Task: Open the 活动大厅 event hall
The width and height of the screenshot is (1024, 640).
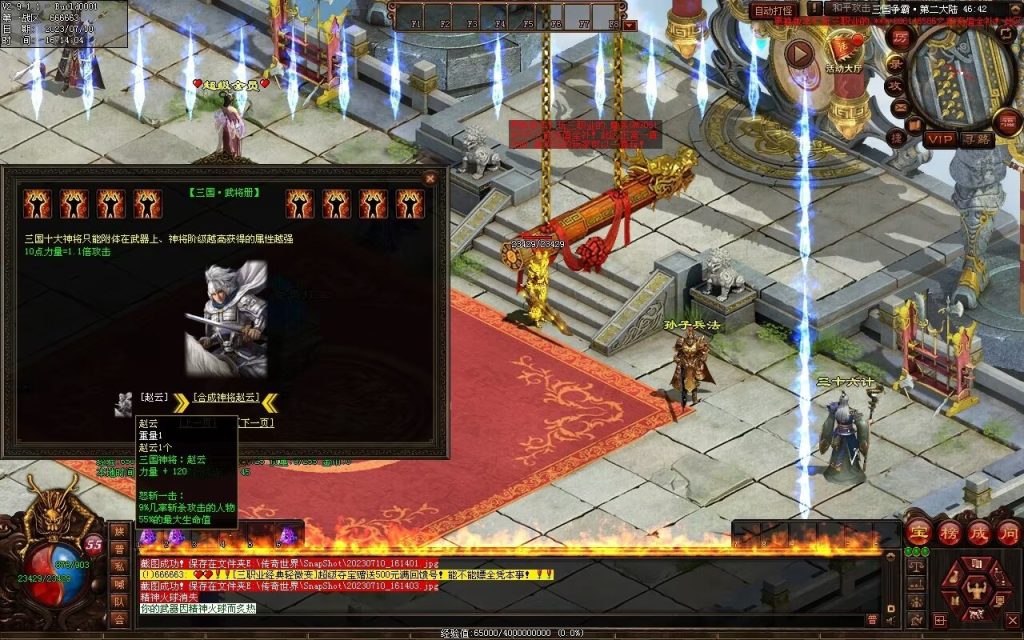Action: 847,48
